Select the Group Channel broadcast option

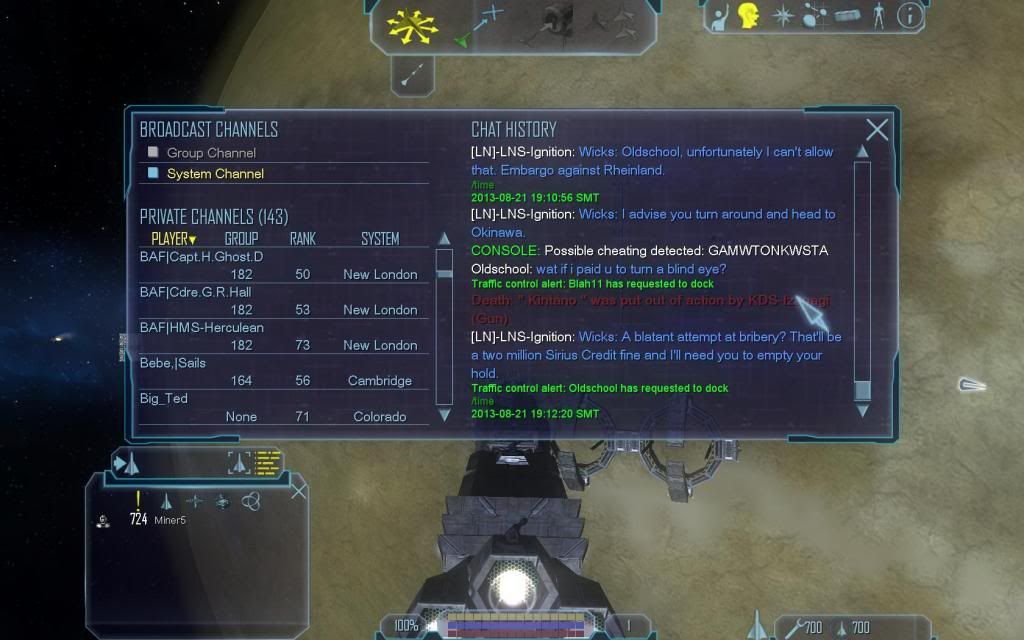coord(211,153)
